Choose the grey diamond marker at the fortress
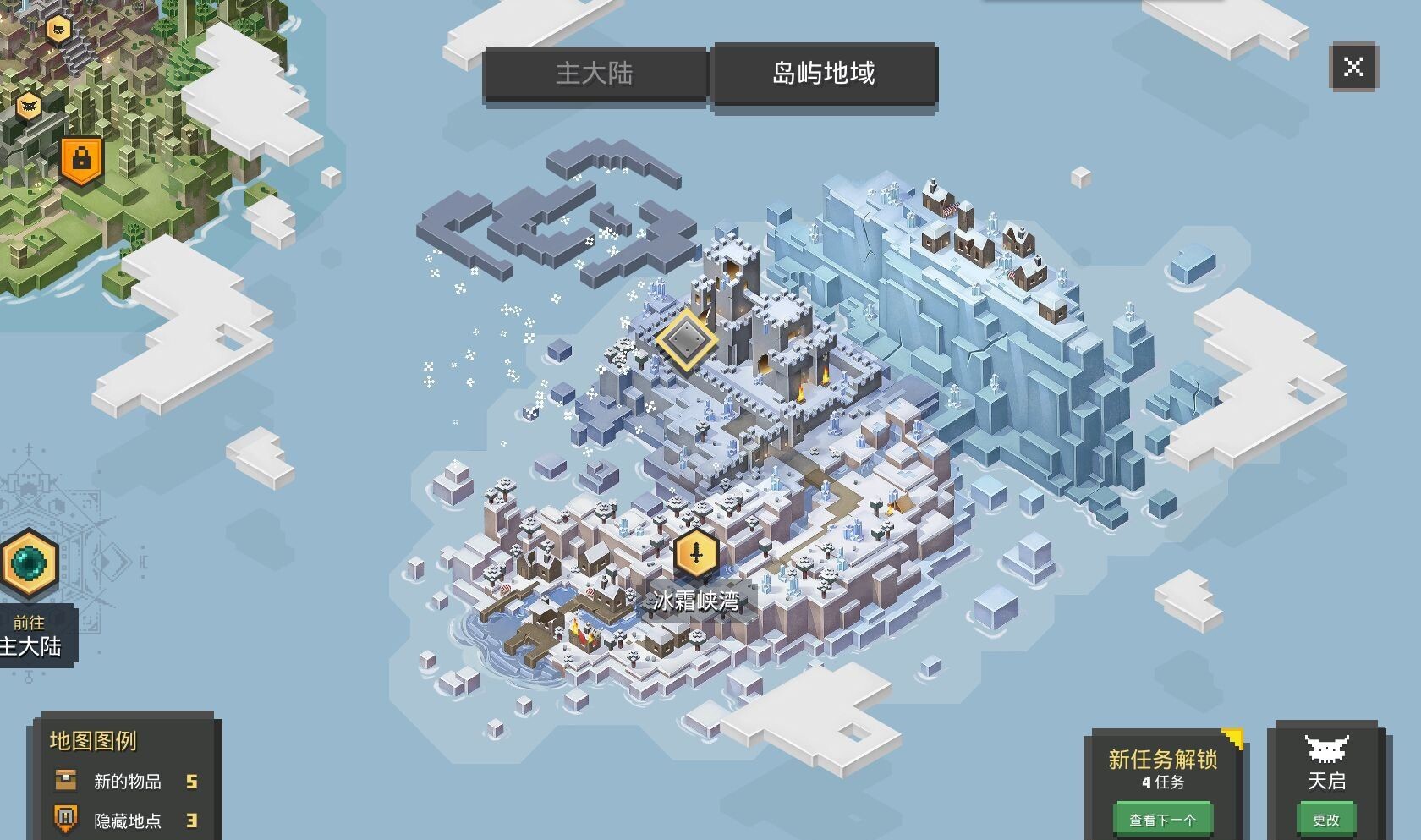 (x=686, y=339)
